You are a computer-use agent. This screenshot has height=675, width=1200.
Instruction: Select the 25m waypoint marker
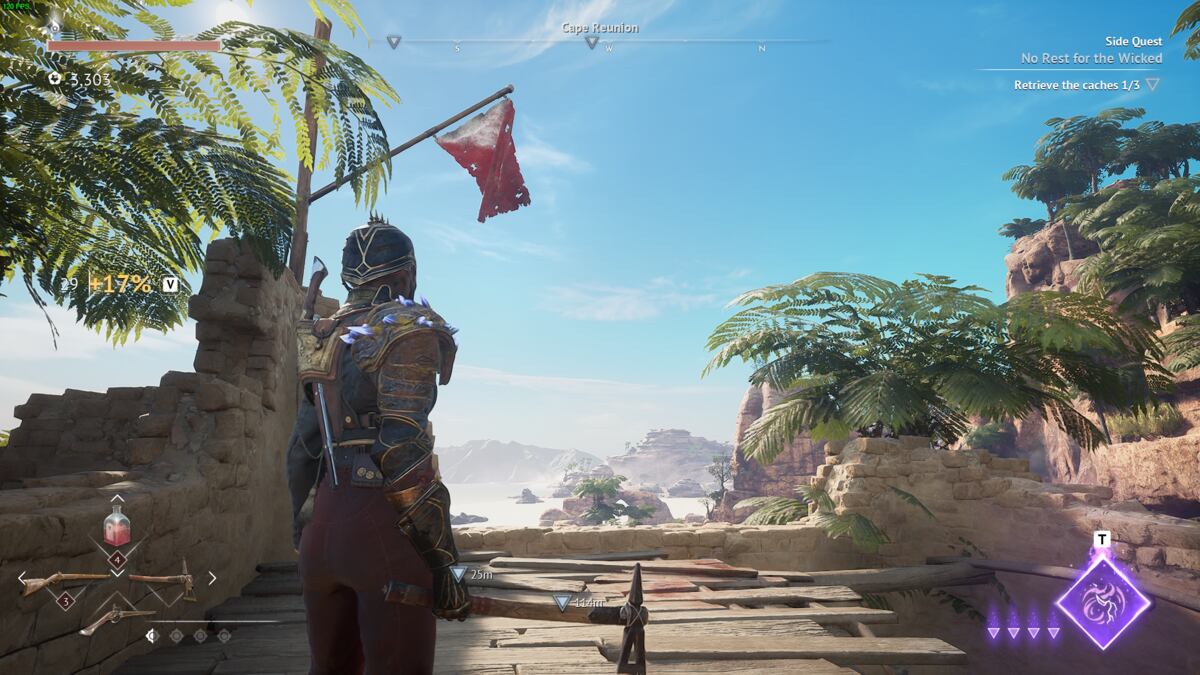pyautogui.click(x=459, y=575)
